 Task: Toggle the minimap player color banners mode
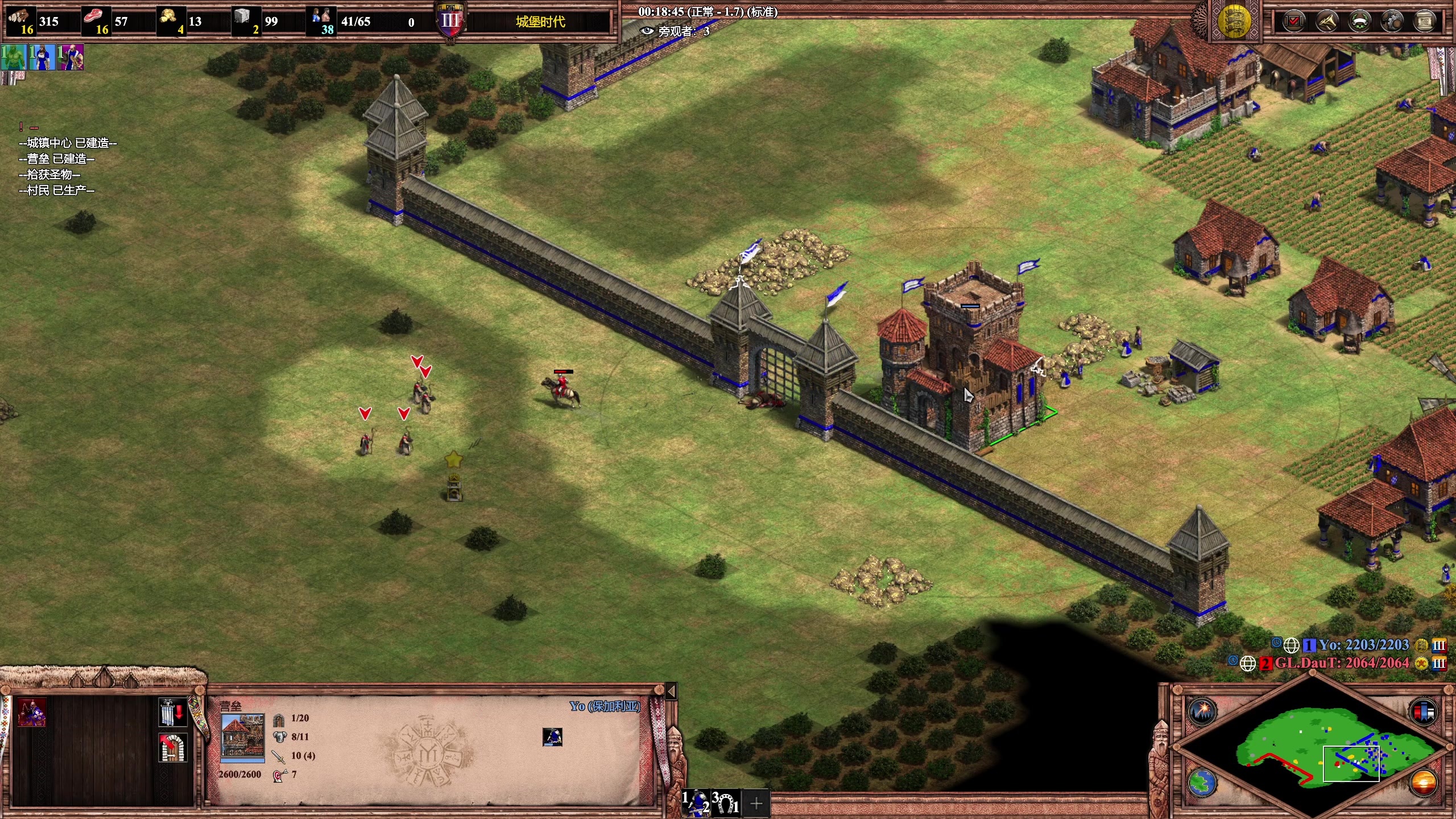click(x=1424, y=711)
